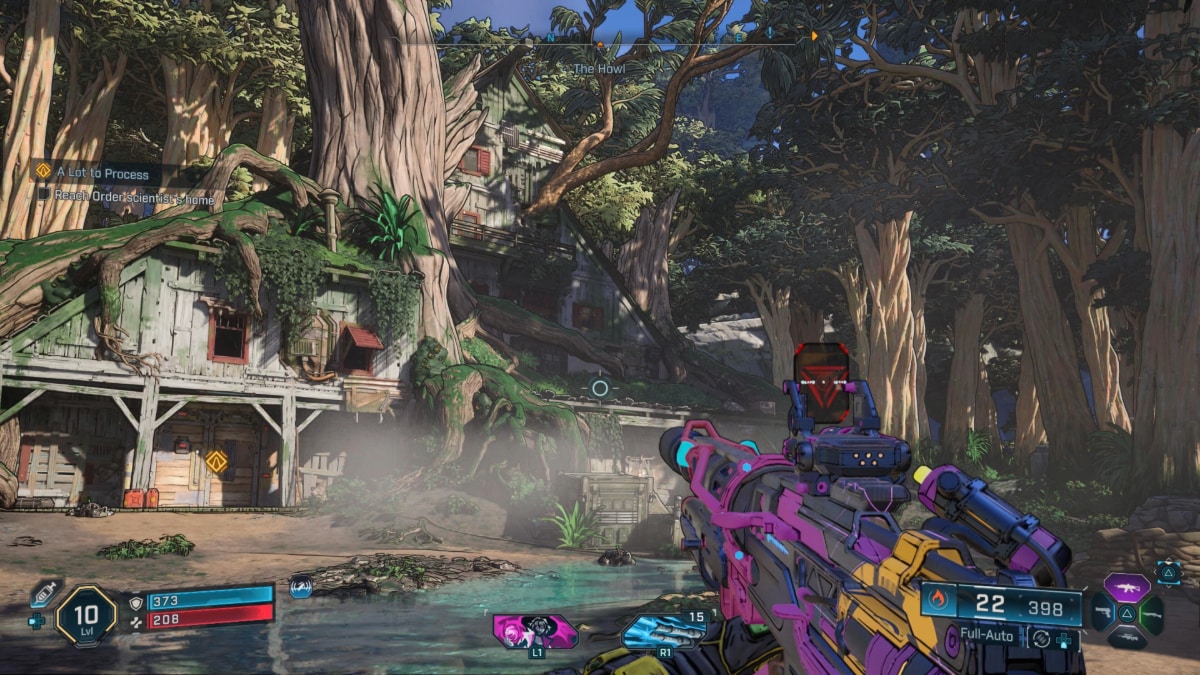Click the incendiary element flame icon
This screenshot has width=1200, height=675.
(x=937, y=601)
